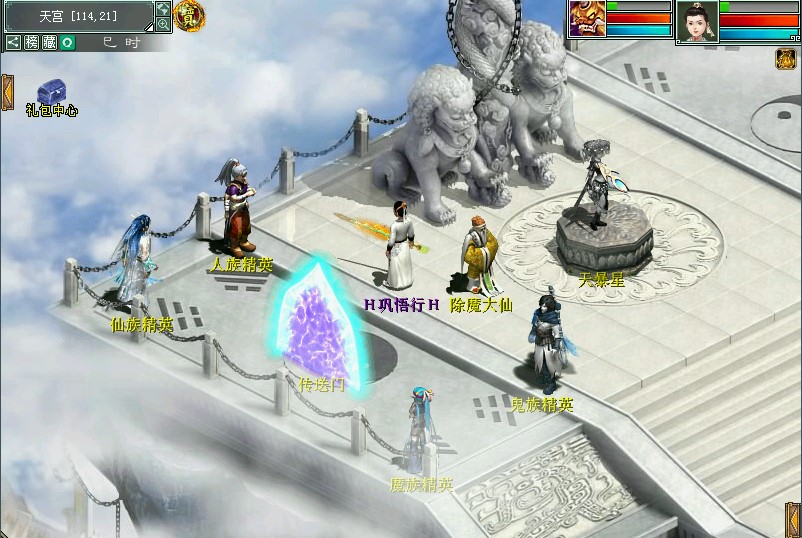Click the golden 寶 treasure medallion
The image size is (802, 538).
click(x=185, y=14)
